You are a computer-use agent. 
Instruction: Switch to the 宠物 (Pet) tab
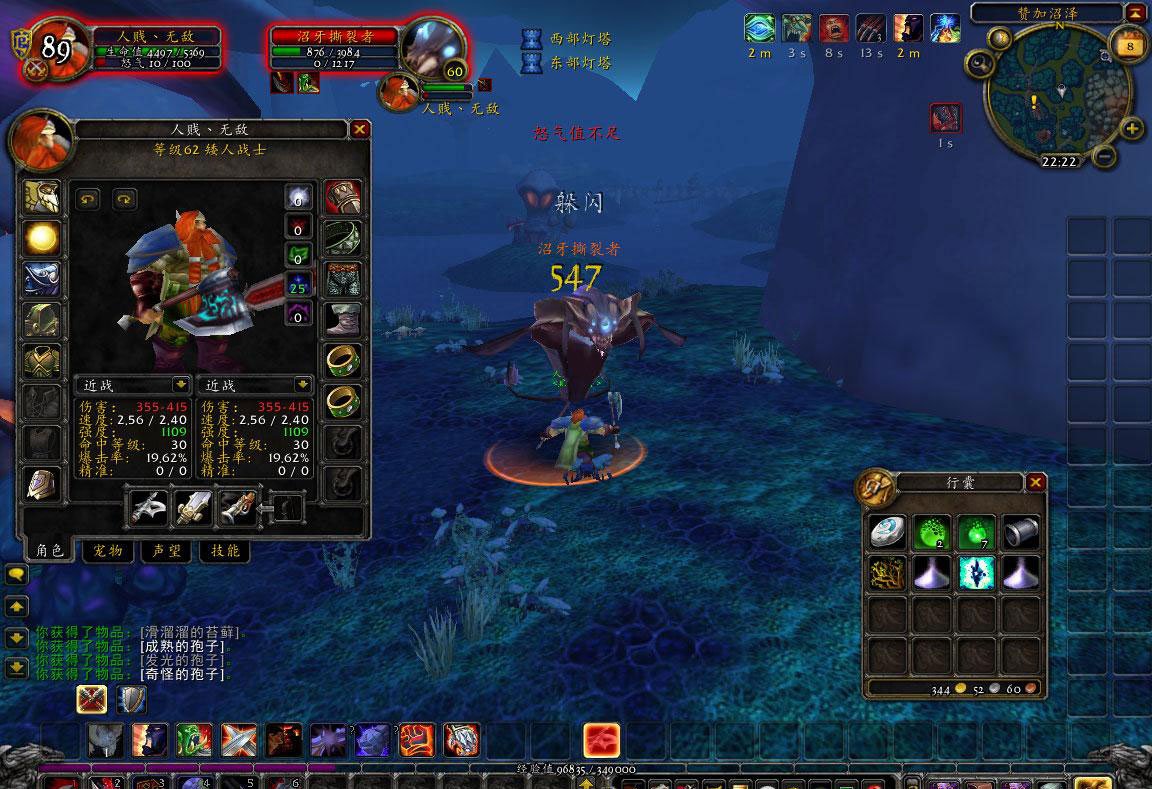(x=107, y=551)
